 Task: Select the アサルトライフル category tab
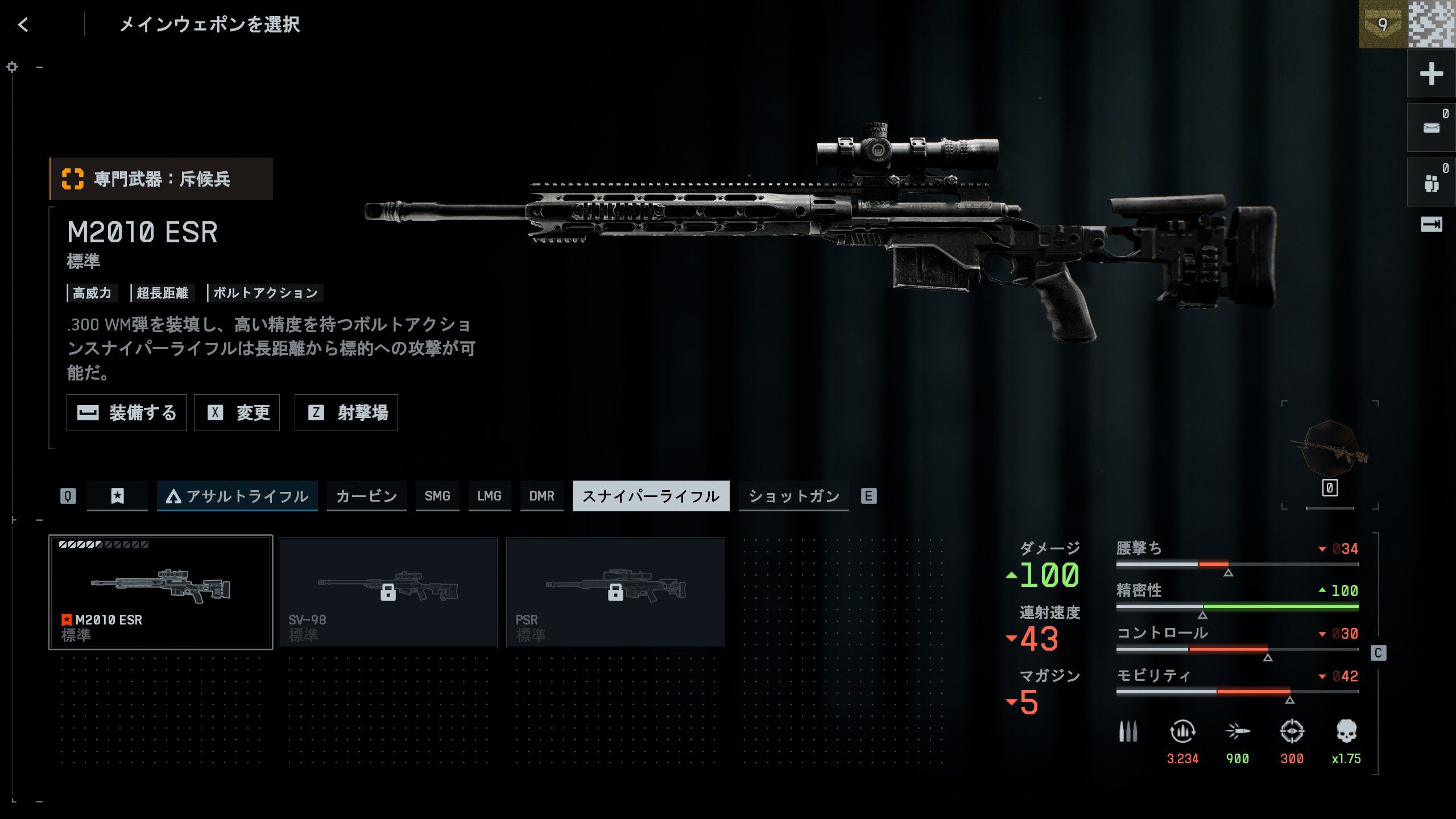(237, 496)
